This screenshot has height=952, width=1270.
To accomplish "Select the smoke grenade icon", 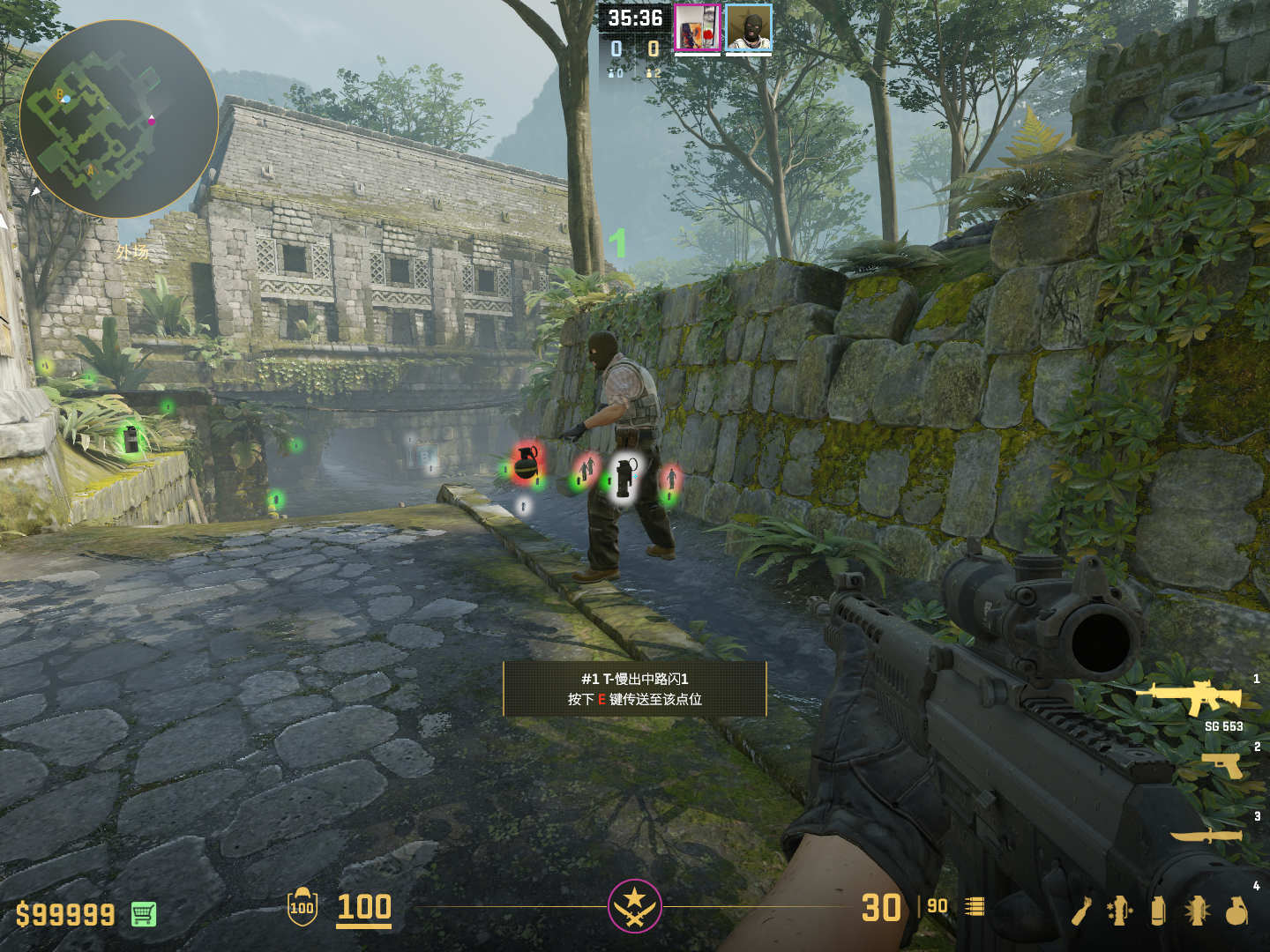I will click(1158, 911).
